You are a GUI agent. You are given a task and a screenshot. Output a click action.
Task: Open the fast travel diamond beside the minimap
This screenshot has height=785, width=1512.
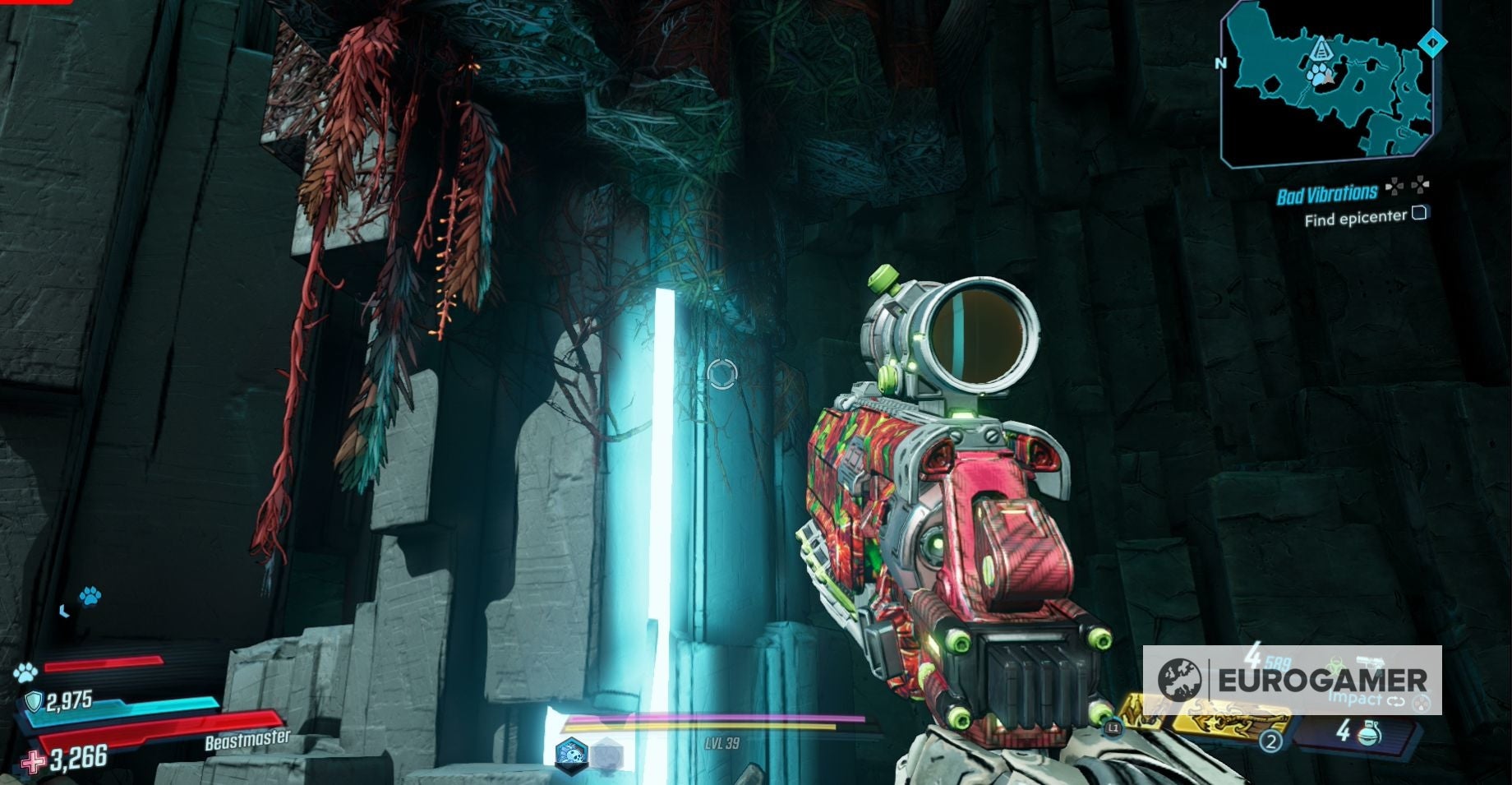pyautogui.click(x=1432, y=43)
